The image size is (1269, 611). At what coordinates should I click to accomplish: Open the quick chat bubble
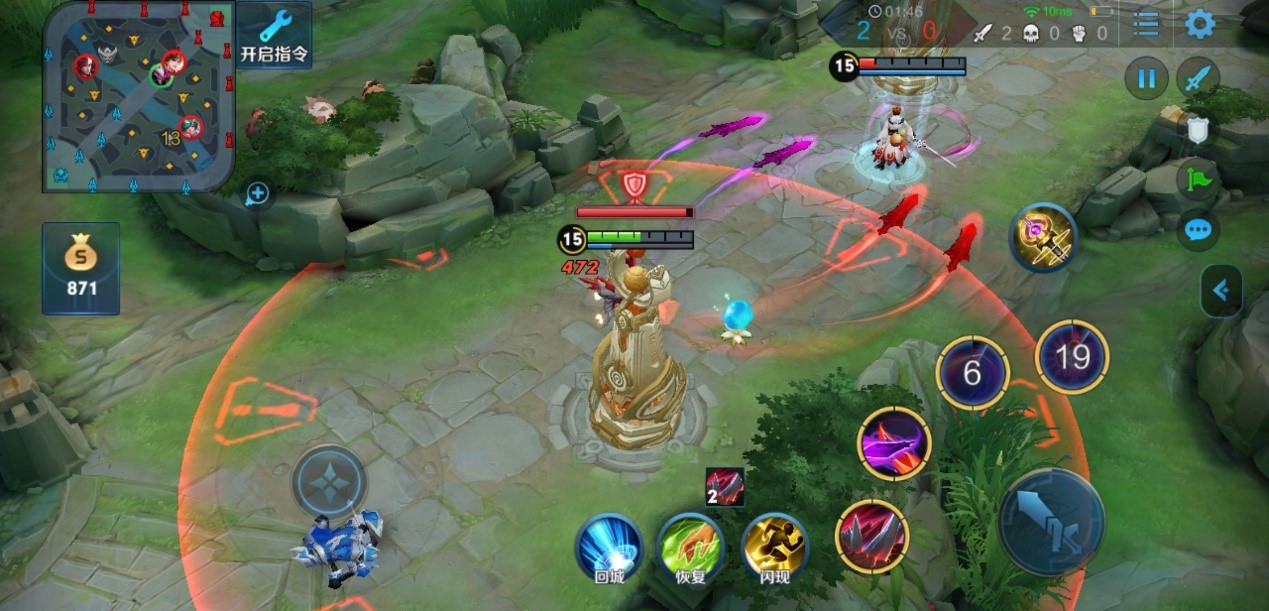click(1197, 231)
